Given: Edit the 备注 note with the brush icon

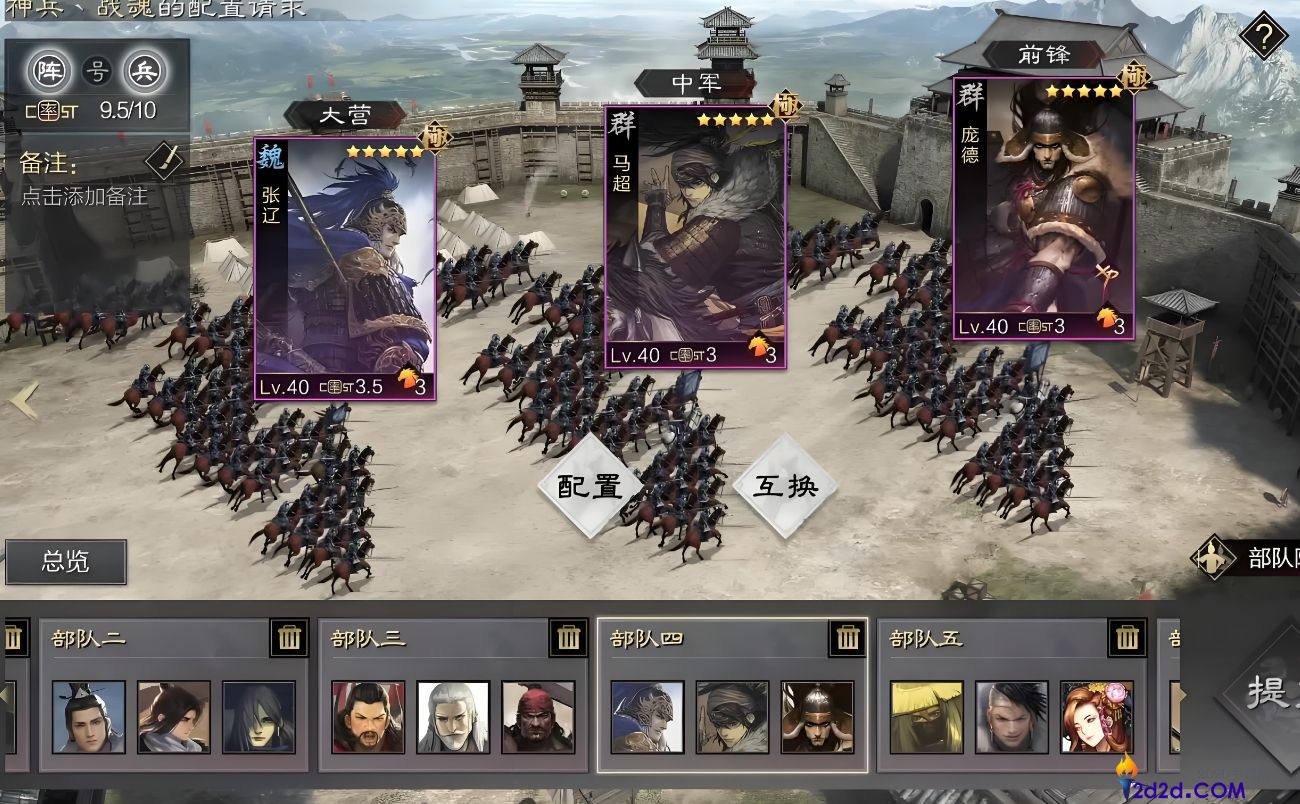Looking at the screenshot, I should [164, 160].
